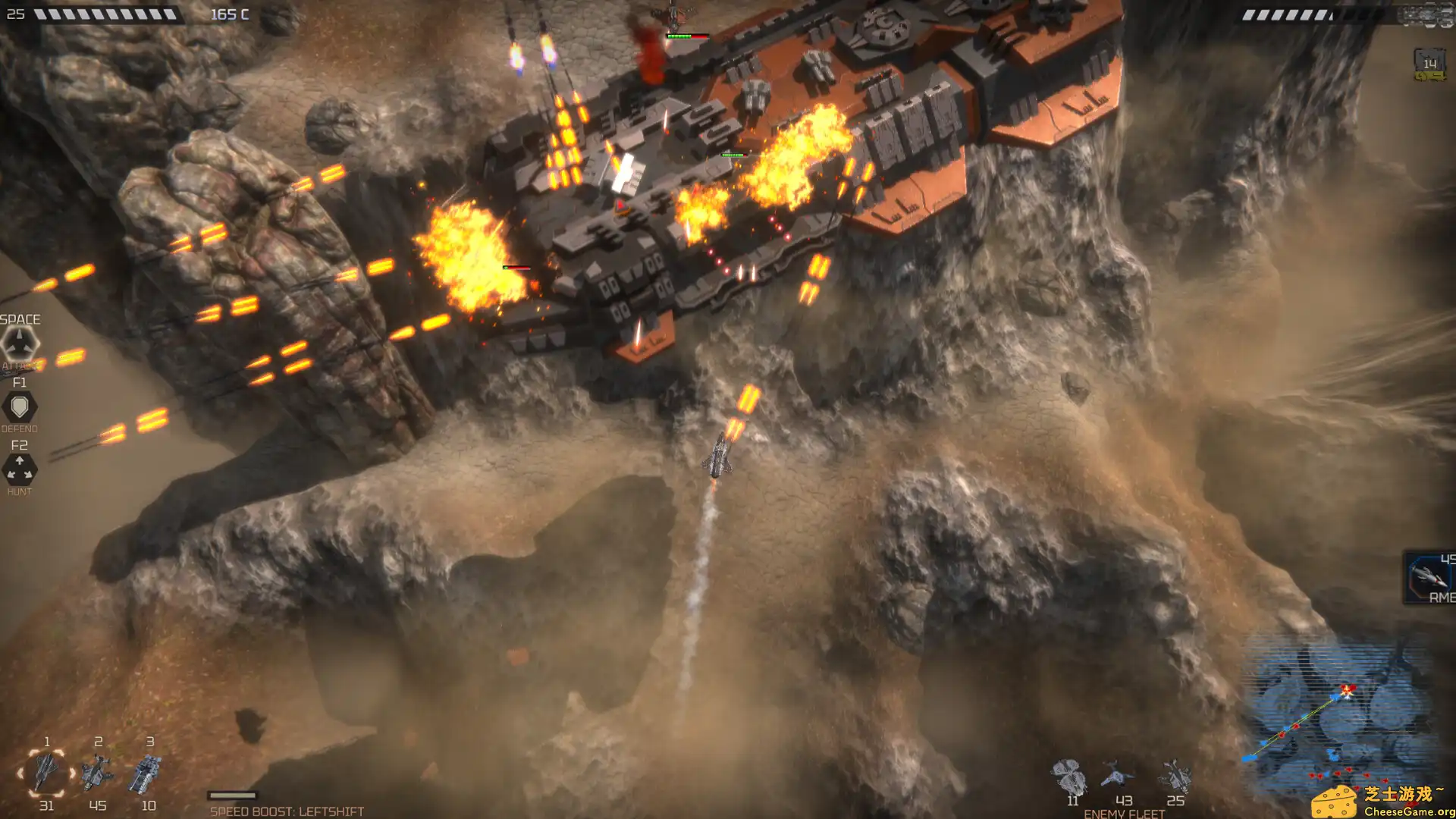
Task: Select the heavy gunship in slot 3
Action: pyautogui.click(x=148, y=772)
